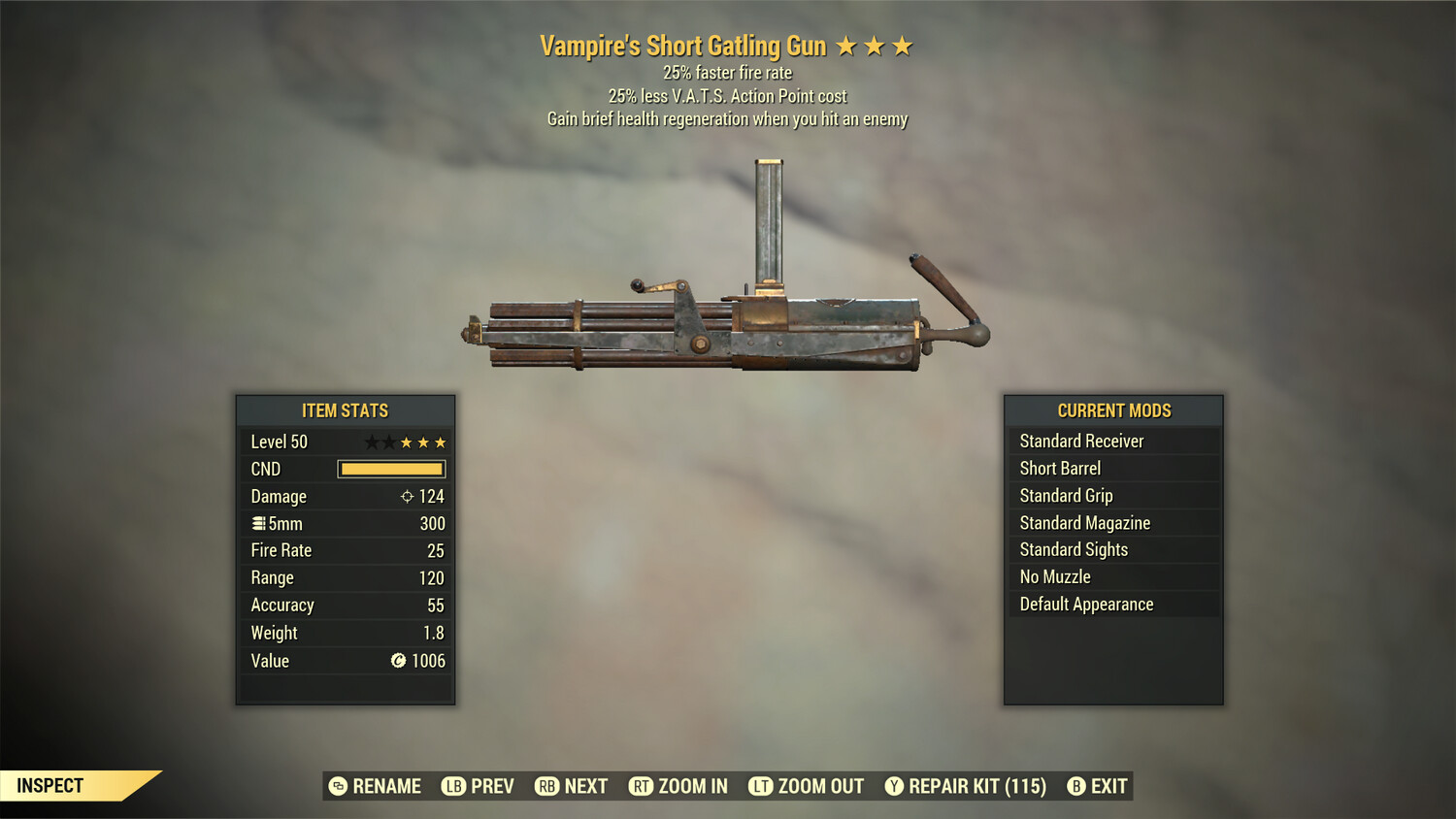The image size is (1456, 819).
Task: Select the Short Barrel mod entry
Action: (1058, 468)
